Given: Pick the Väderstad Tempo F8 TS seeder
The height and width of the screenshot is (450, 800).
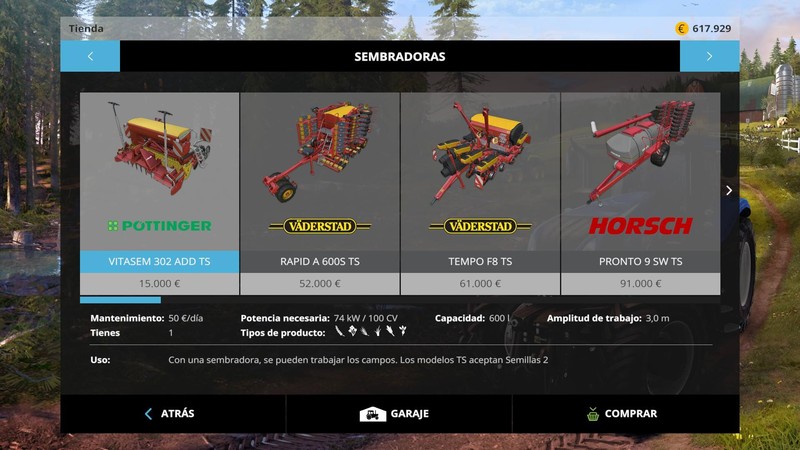Looking at the screenshot, I should [x=480, y=185].
